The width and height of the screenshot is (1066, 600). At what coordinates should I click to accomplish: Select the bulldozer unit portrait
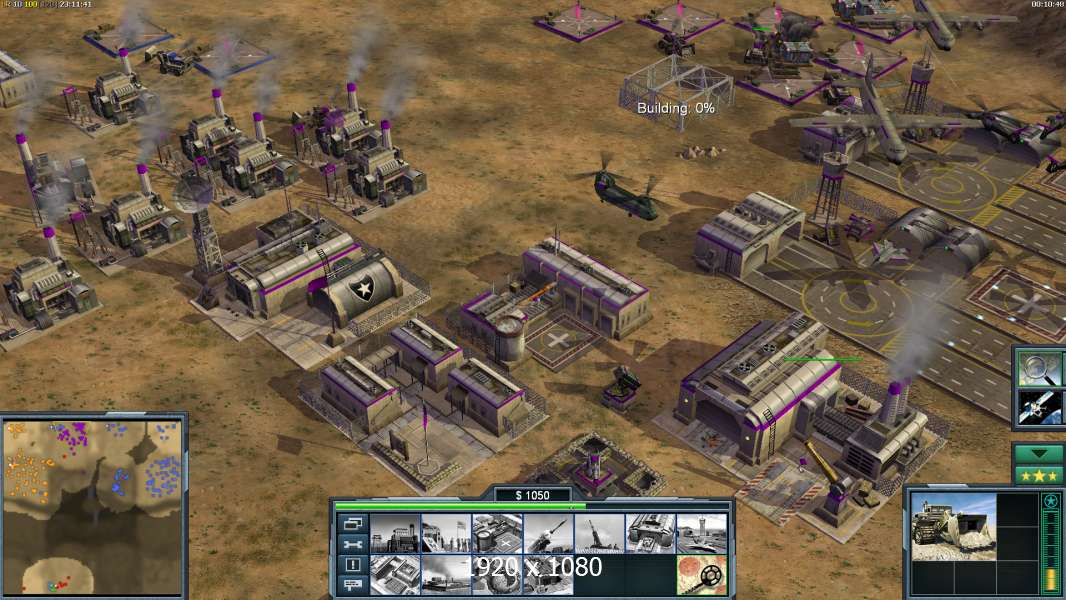pyautogui.click(x=953, y=525)
